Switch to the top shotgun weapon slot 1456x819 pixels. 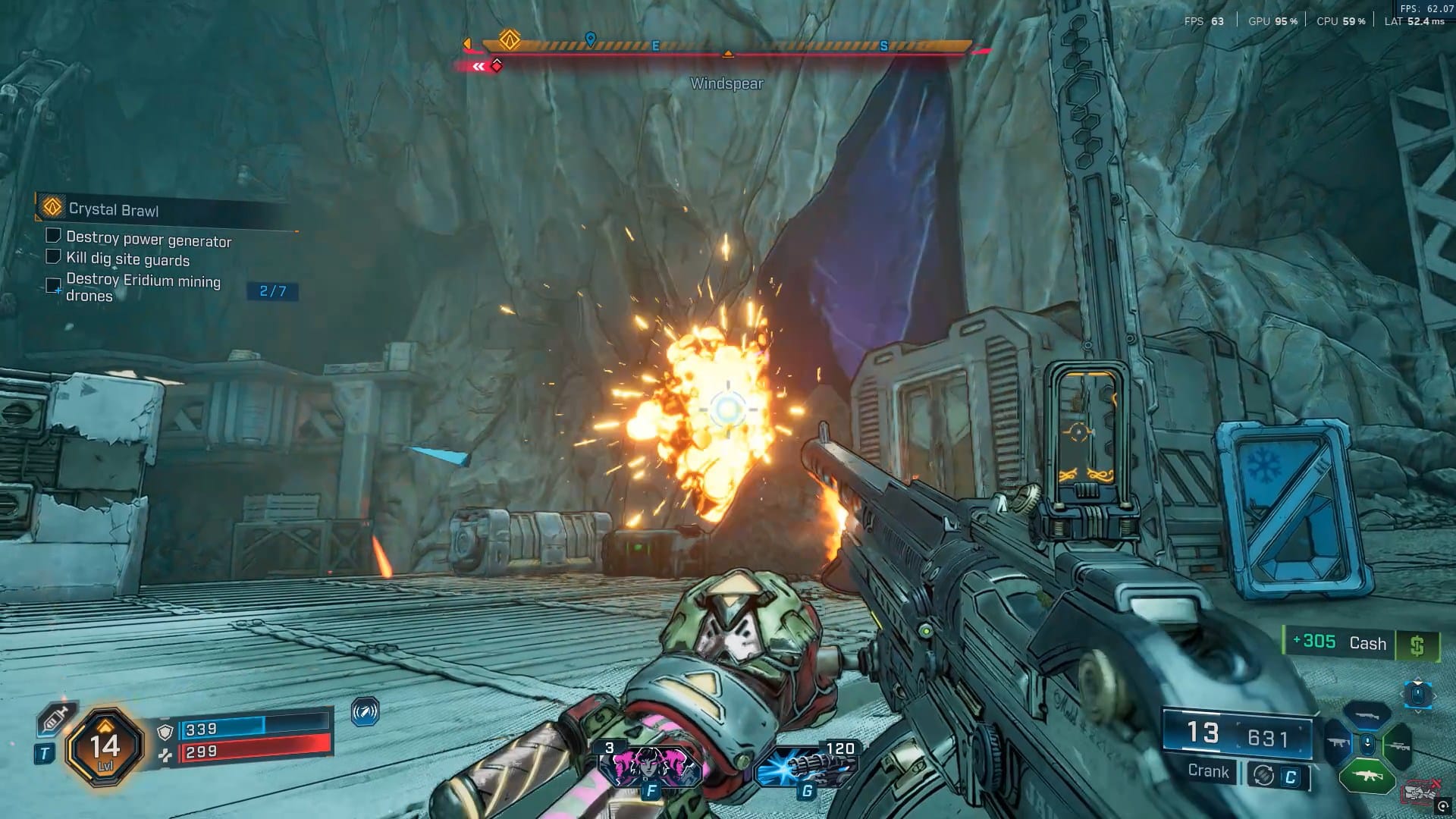tap(1367, 715)
